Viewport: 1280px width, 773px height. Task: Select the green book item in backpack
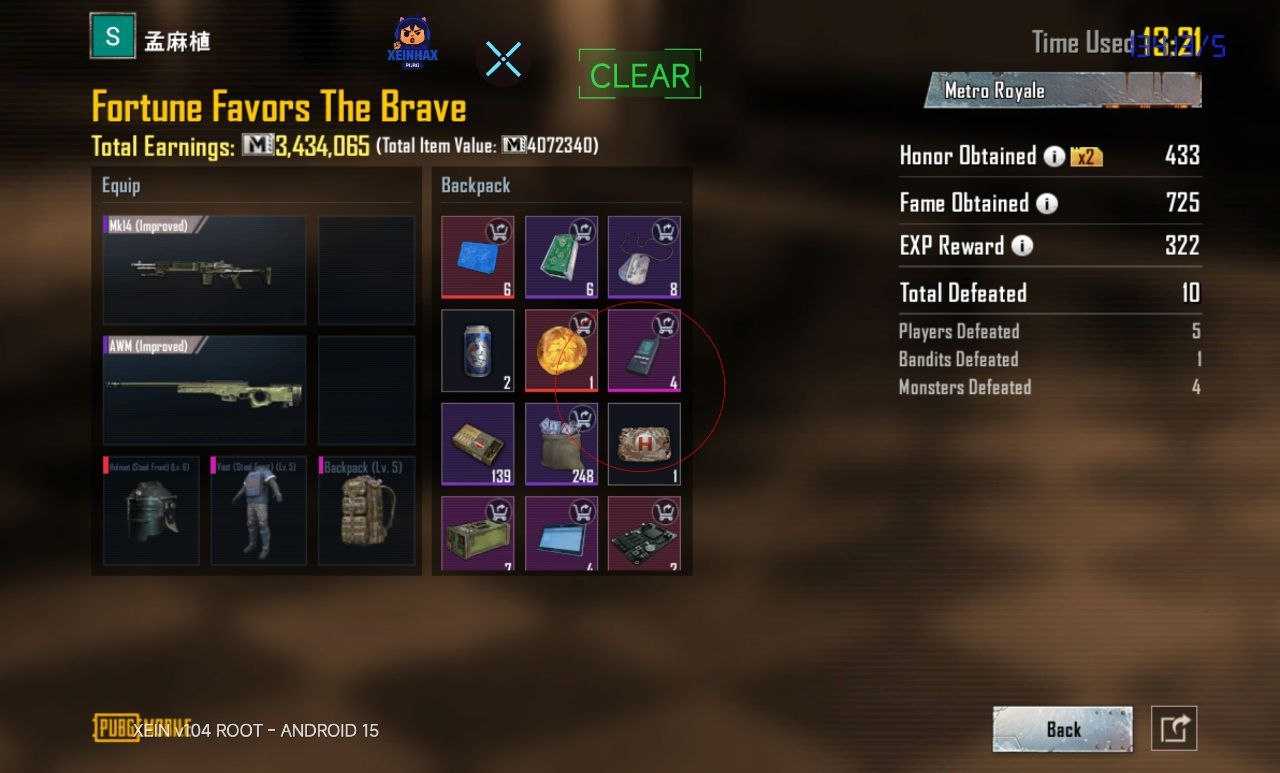pyautogui.click(x=561, y=257)
